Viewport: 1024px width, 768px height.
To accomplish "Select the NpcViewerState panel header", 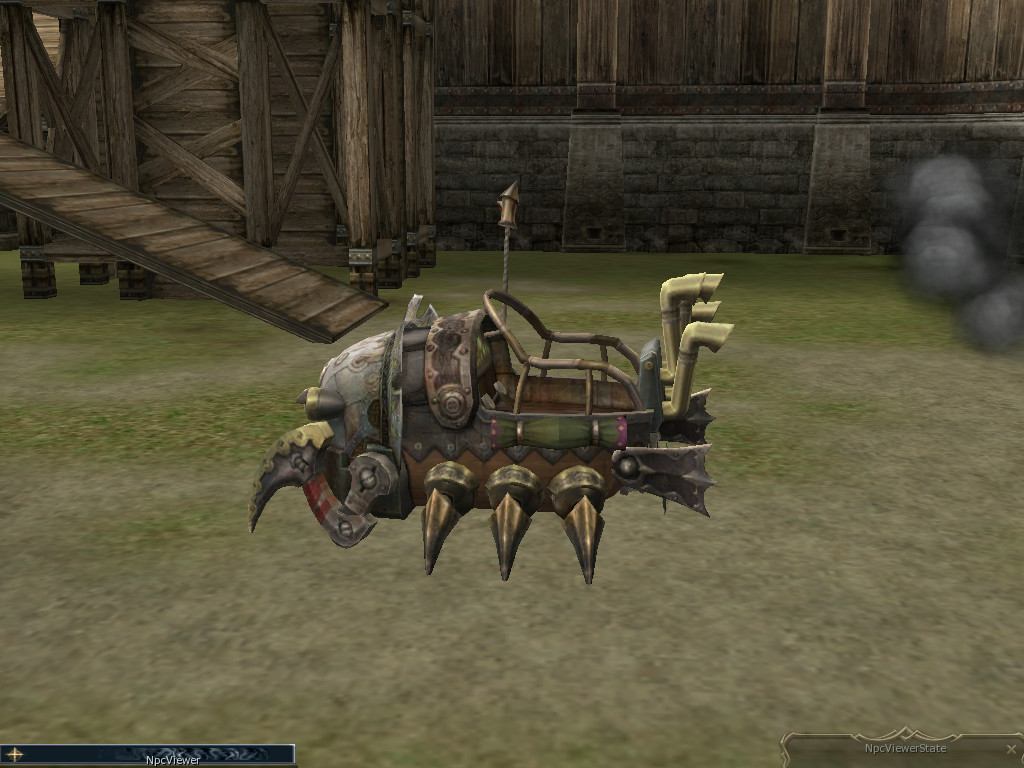I will 904,748.
